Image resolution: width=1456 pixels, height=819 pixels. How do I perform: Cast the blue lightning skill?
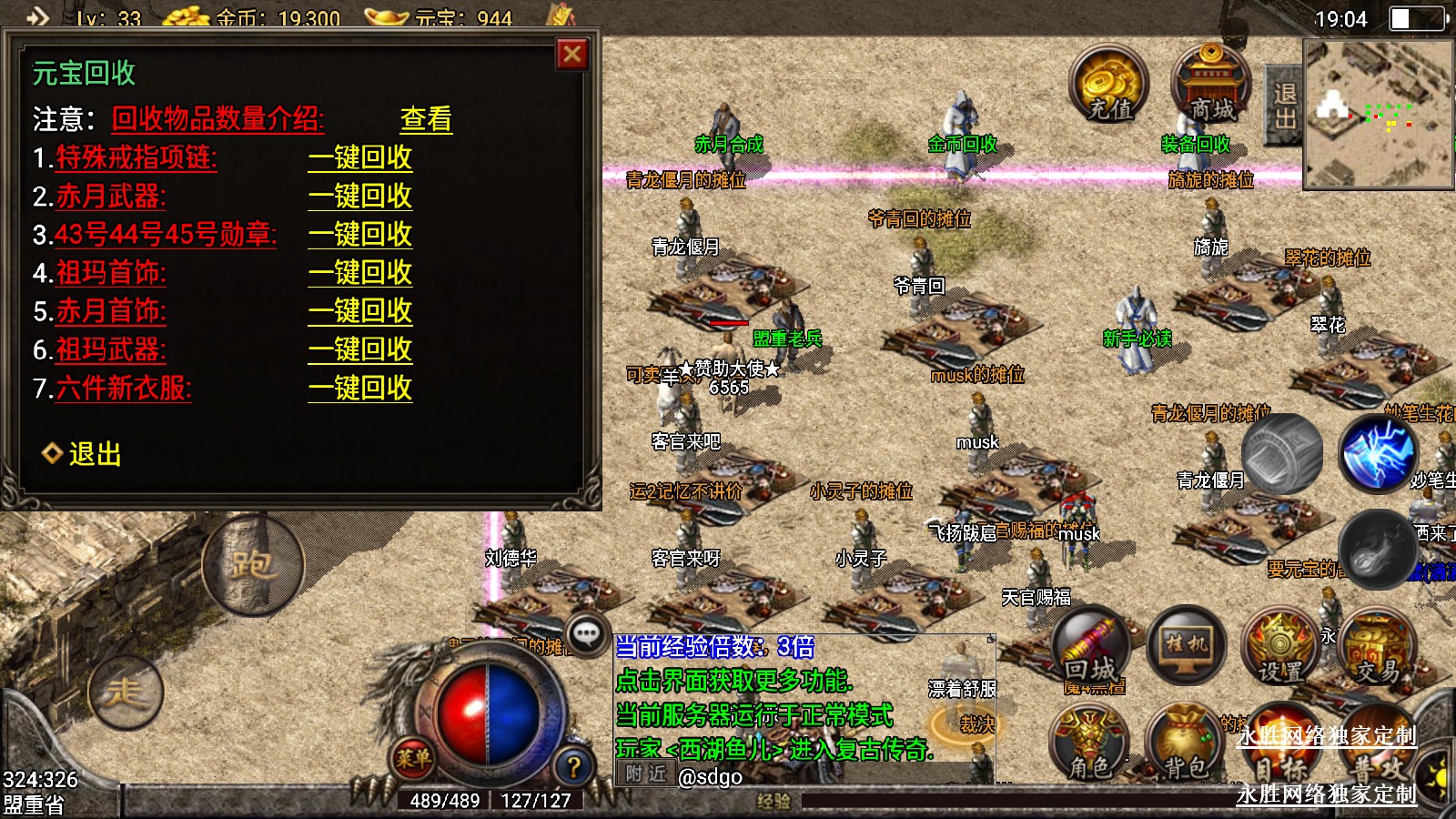pyautogui.click(x=1378, y=453)
